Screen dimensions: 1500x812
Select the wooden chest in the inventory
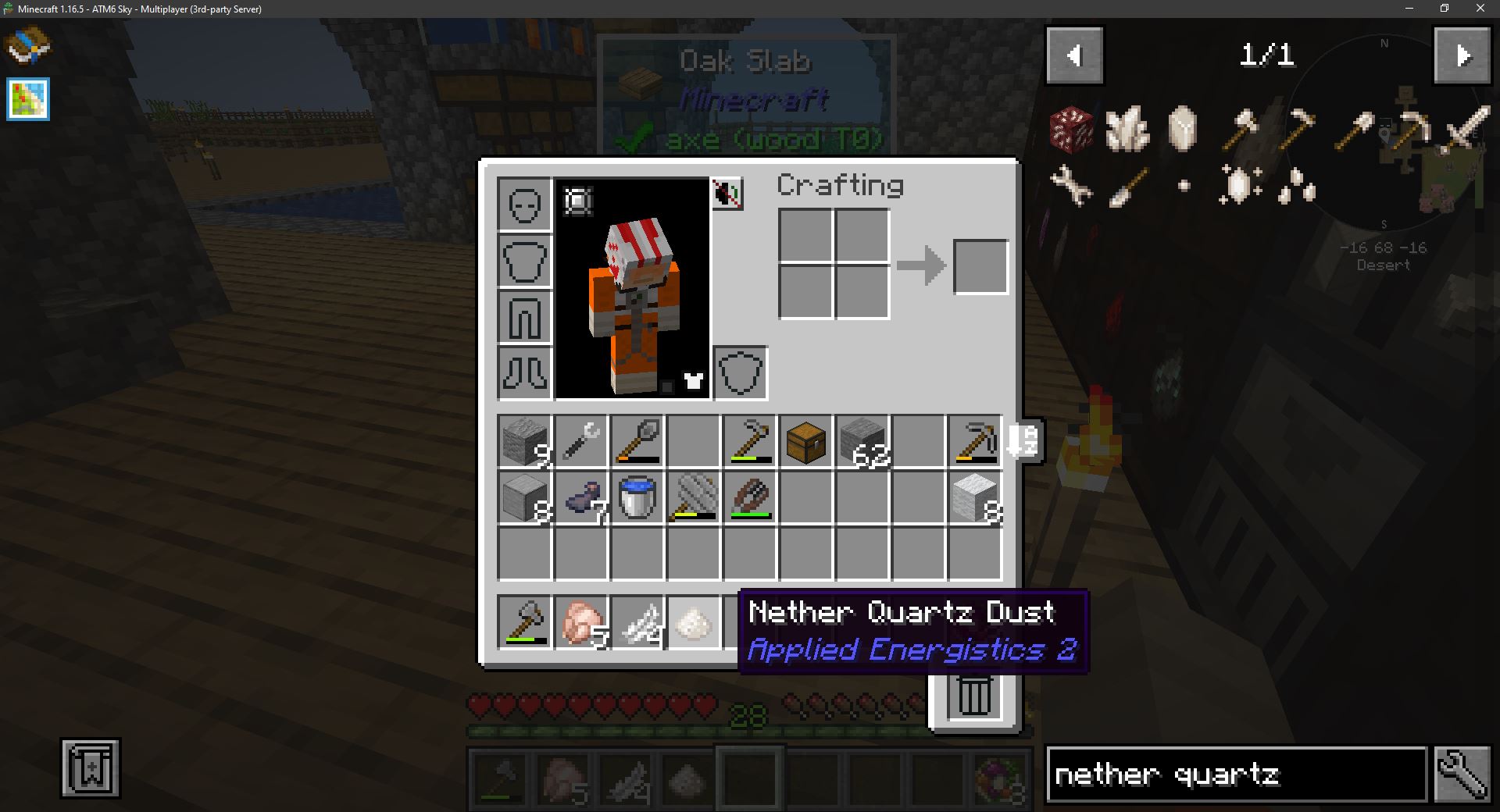(x=805, y=442)
